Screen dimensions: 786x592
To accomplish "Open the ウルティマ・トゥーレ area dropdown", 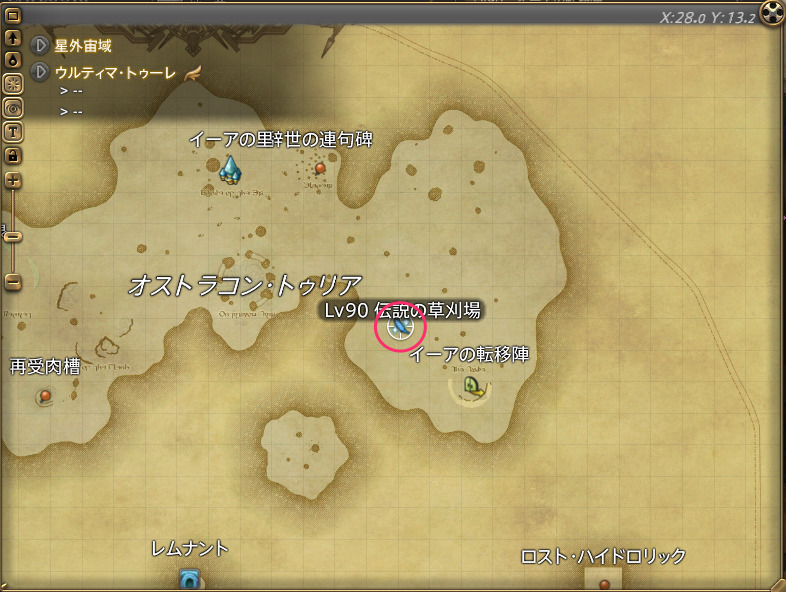I will (41, 72).
